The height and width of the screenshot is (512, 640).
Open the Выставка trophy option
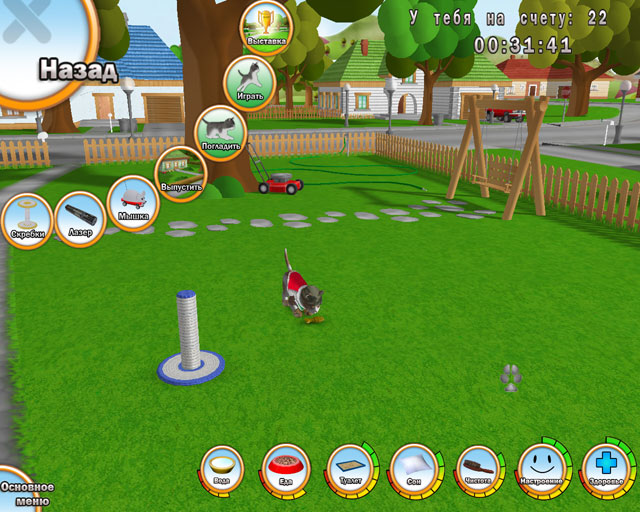click(266, 27)
